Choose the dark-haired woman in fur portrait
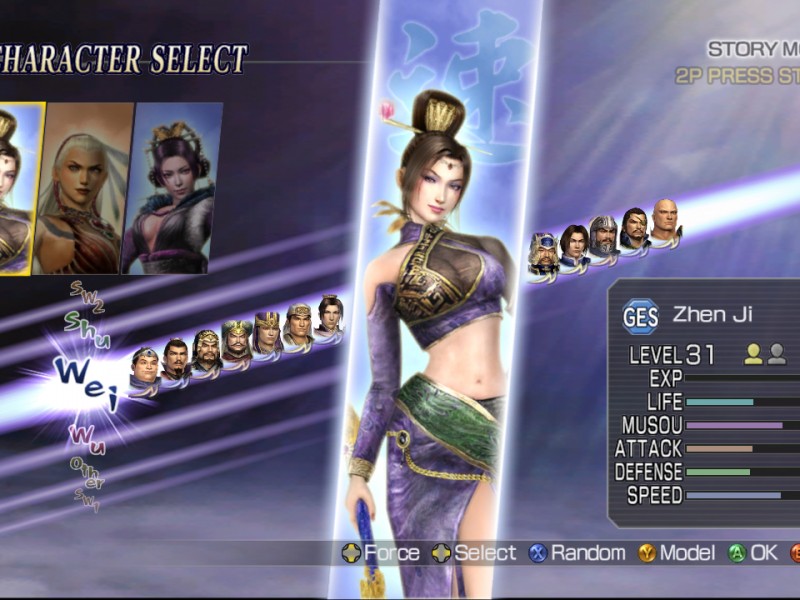The height and width of the screenshot is (600, 800). [x=171, y=188]
